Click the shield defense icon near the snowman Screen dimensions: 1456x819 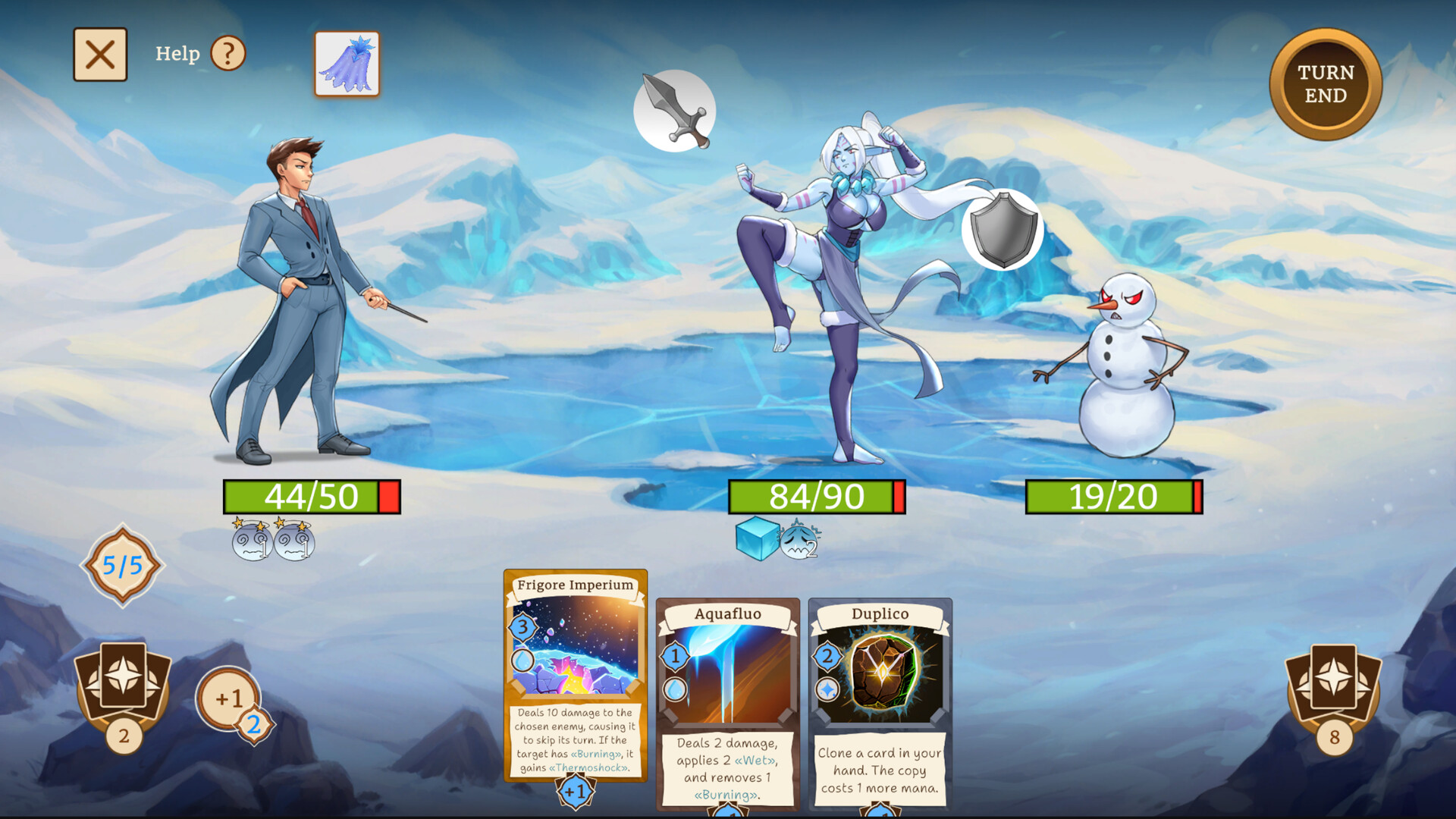[x=1002, y=229]
